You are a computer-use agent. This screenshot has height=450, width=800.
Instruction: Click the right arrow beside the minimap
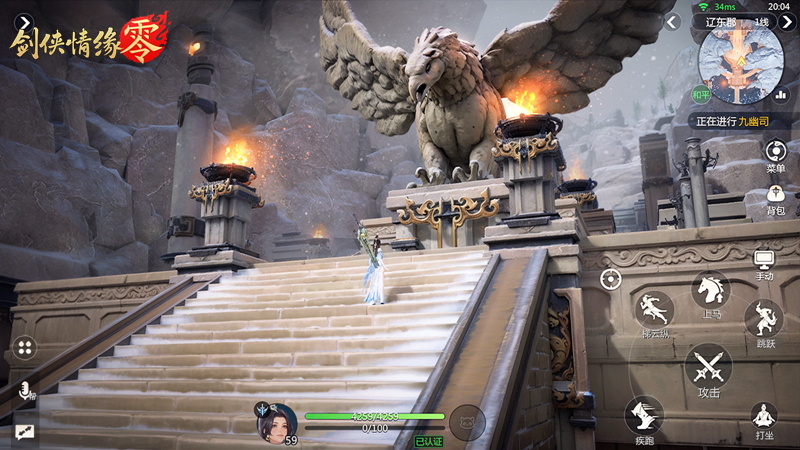click(787, 22)
